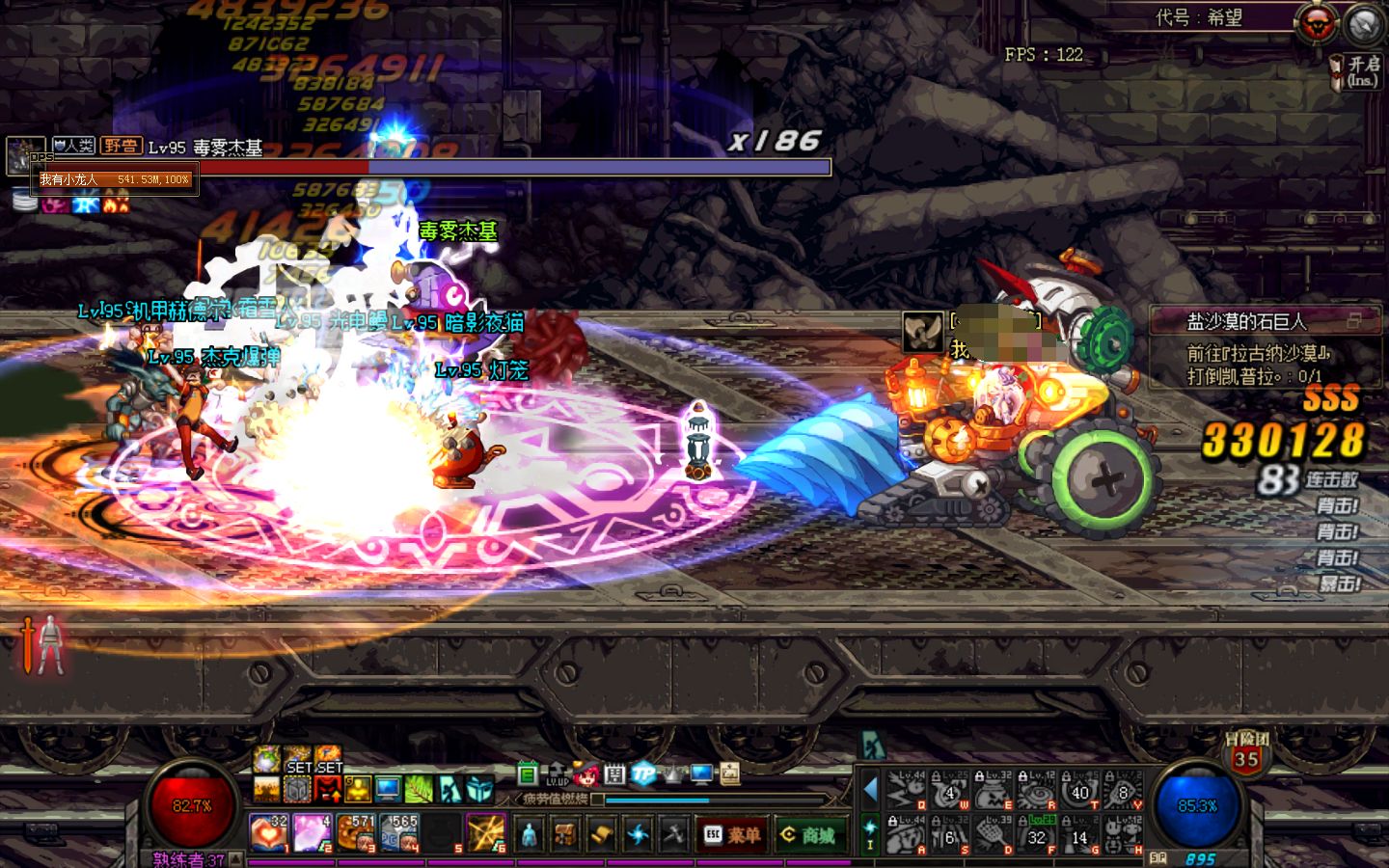Open the inventory chest icon
Viewport: 1389px width, 868px height.
(564, 831)
